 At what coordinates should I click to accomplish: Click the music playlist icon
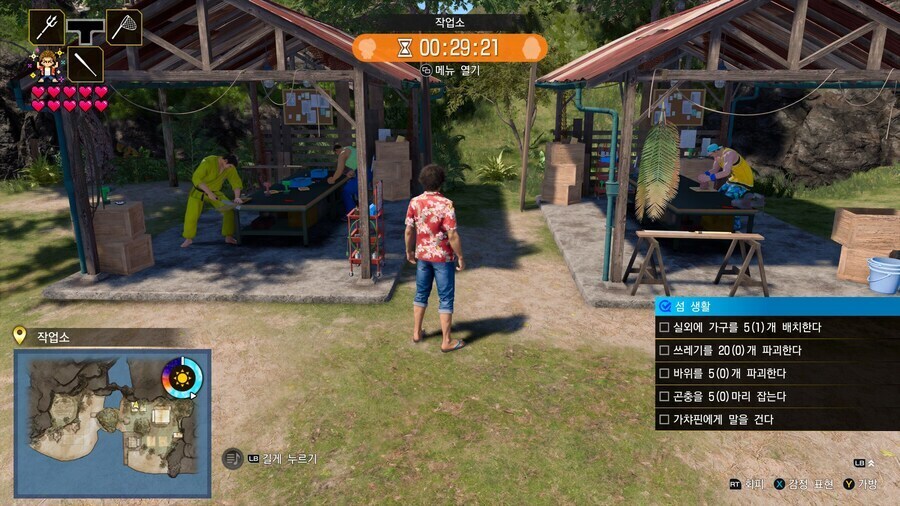pyautogui.click(x=231, y=458)
